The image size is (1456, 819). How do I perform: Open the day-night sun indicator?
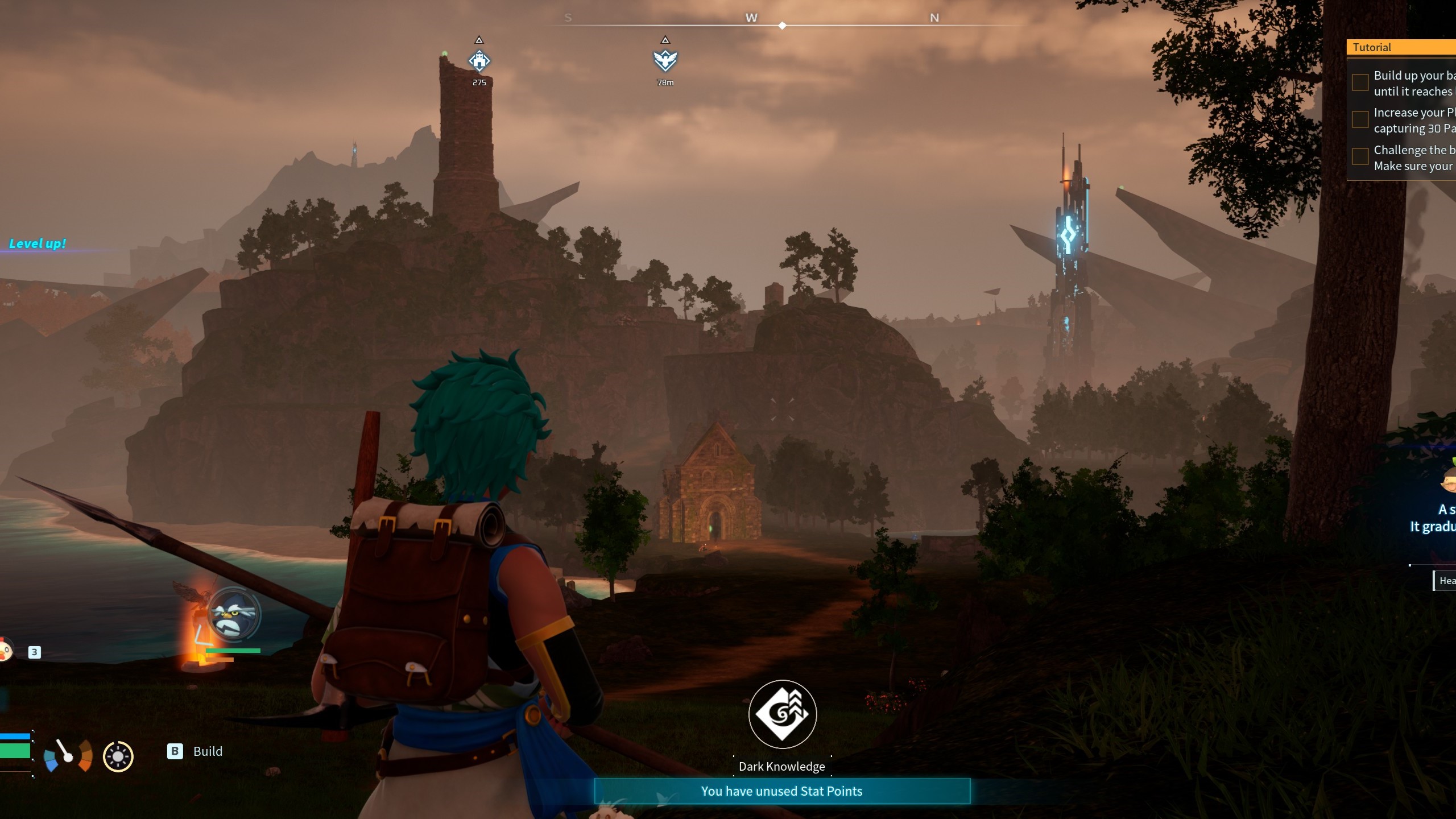pos(118,756)
